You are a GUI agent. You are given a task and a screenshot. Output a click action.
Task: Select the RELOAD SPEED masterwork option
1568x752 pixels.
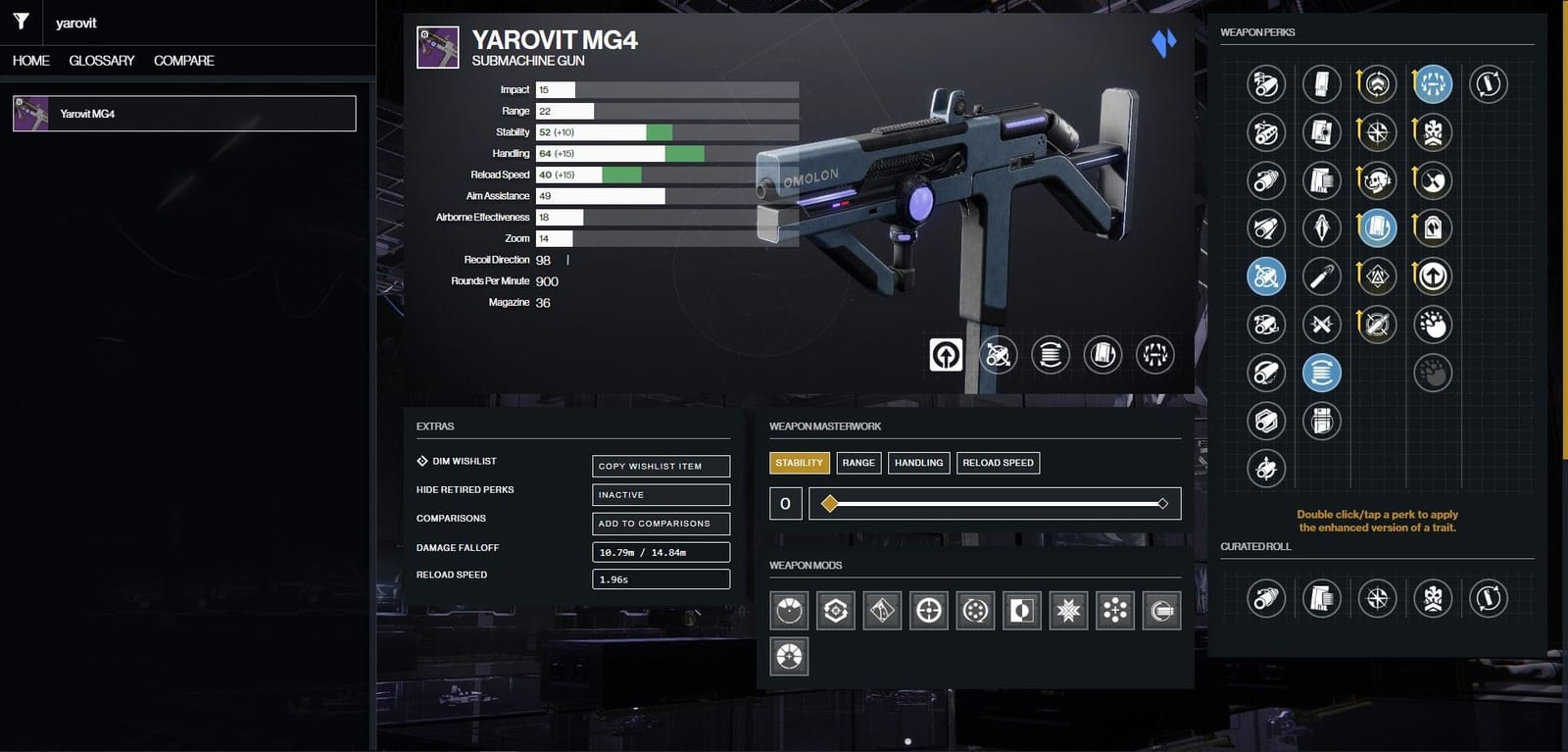998,462
